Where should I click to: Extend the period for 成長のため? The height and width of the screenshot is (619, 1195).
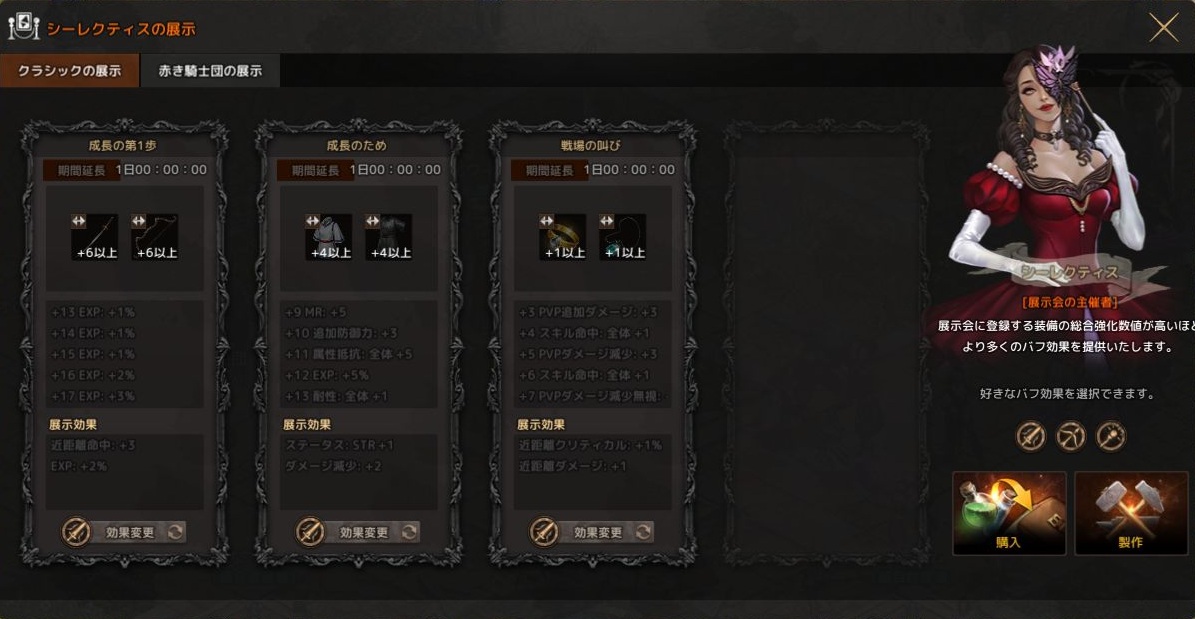(314, 170)
